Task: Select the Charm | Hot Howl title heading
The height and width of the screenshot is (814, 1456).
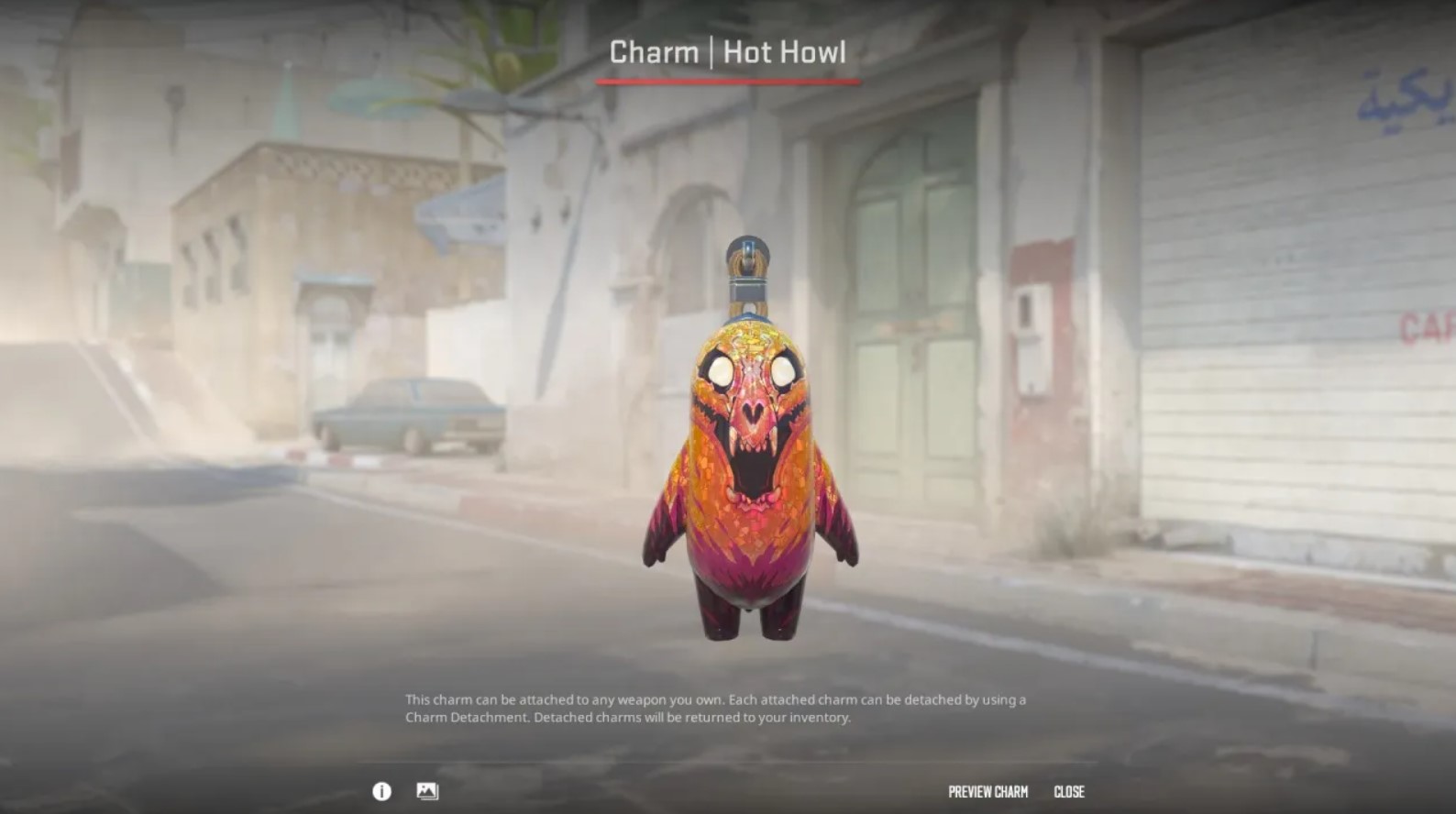Action: 727,52
